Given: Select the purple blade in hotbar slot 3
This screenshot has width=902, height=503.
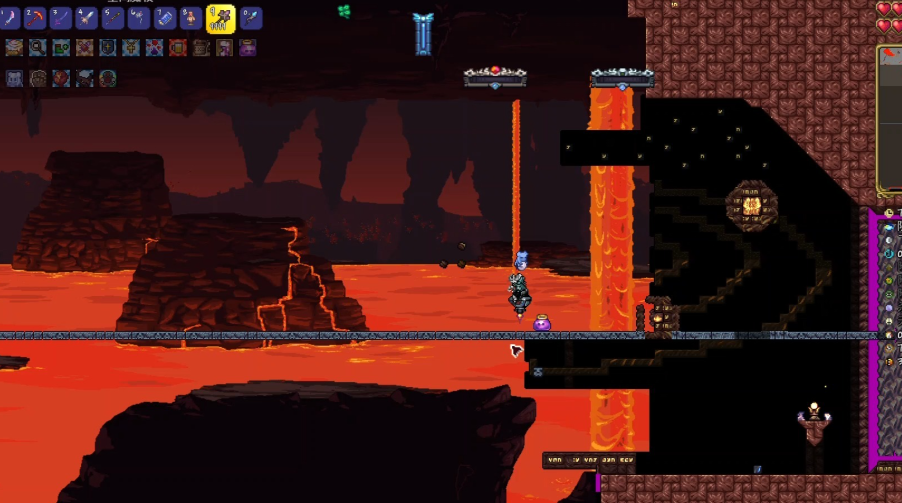Looking at the screenshot, I should tap(62, 18).
